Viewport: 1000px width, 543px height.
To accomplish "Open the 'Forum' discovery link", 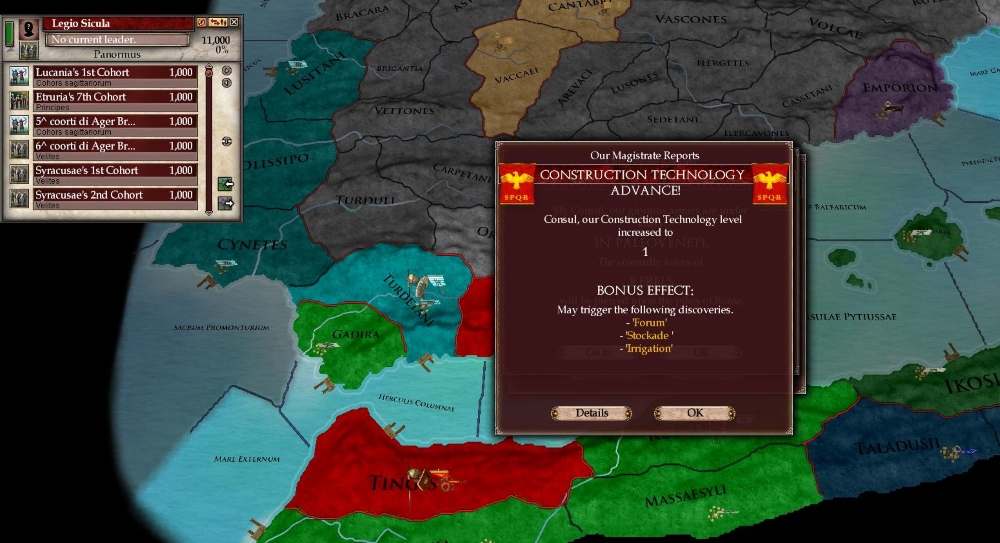I will coord(648,323).
